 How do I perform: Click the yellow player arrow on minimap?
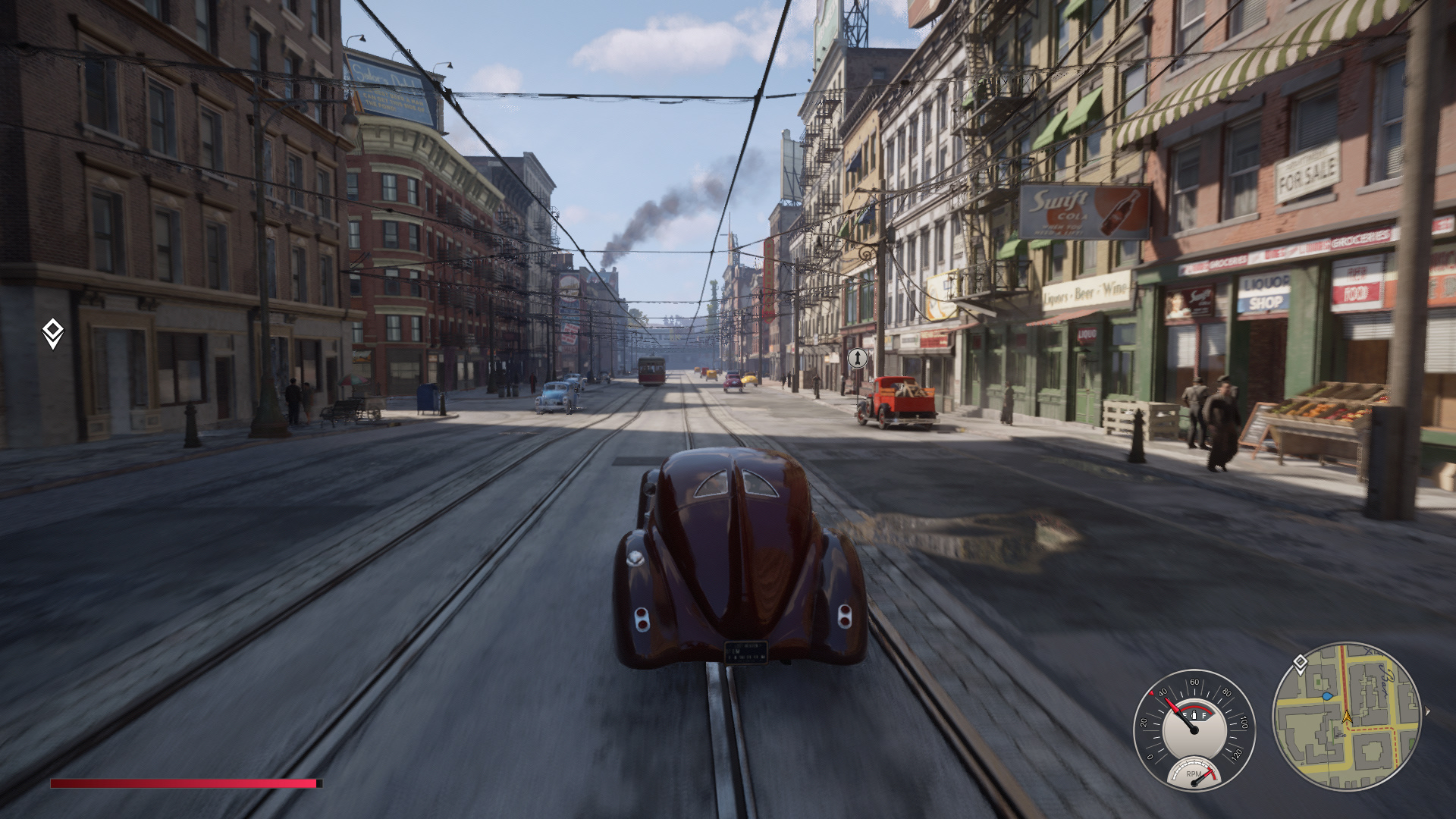[1347, 717]
